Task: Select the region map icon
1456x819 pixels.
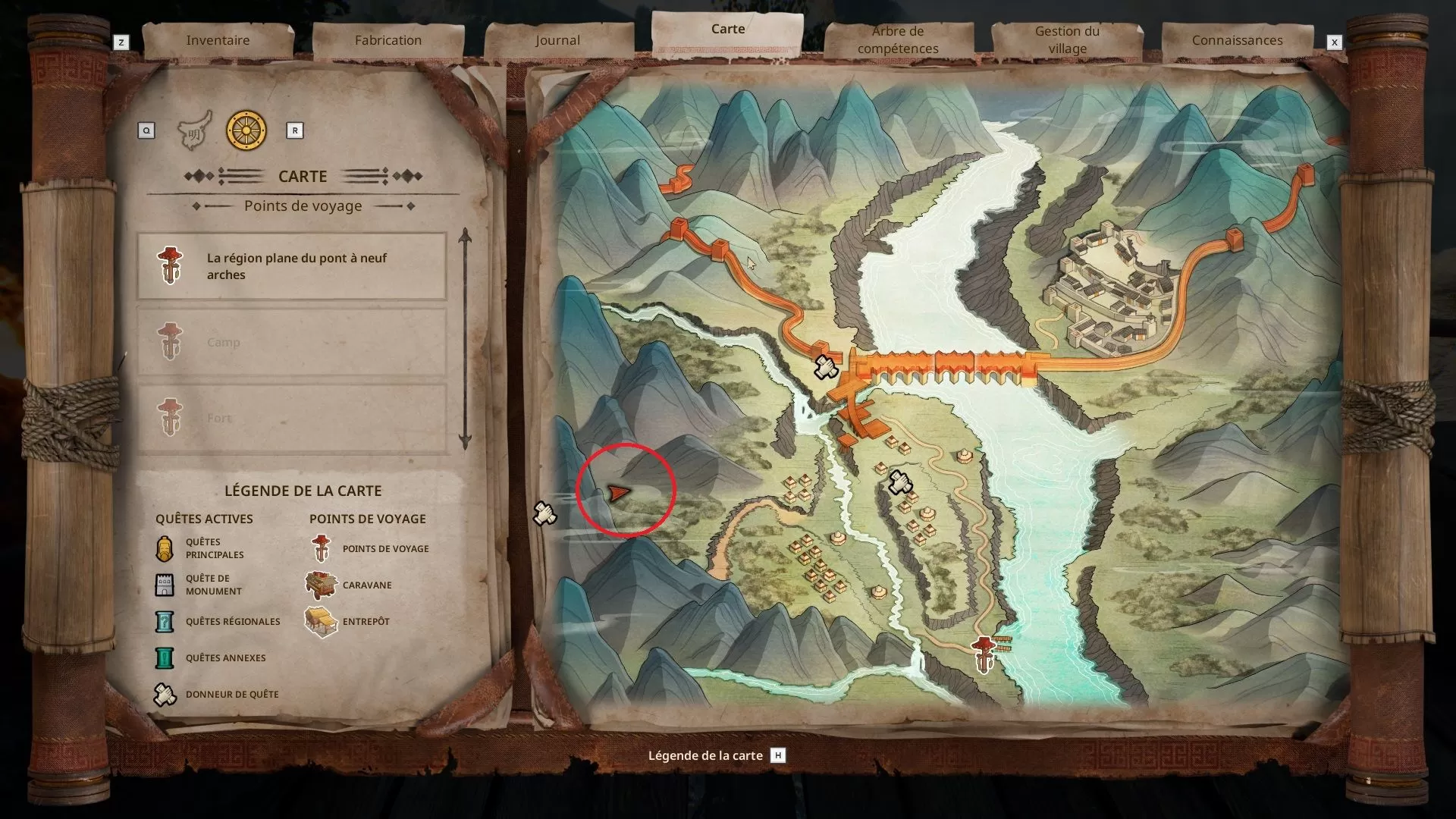Action: pyautogui.click(x=194, y=131)
